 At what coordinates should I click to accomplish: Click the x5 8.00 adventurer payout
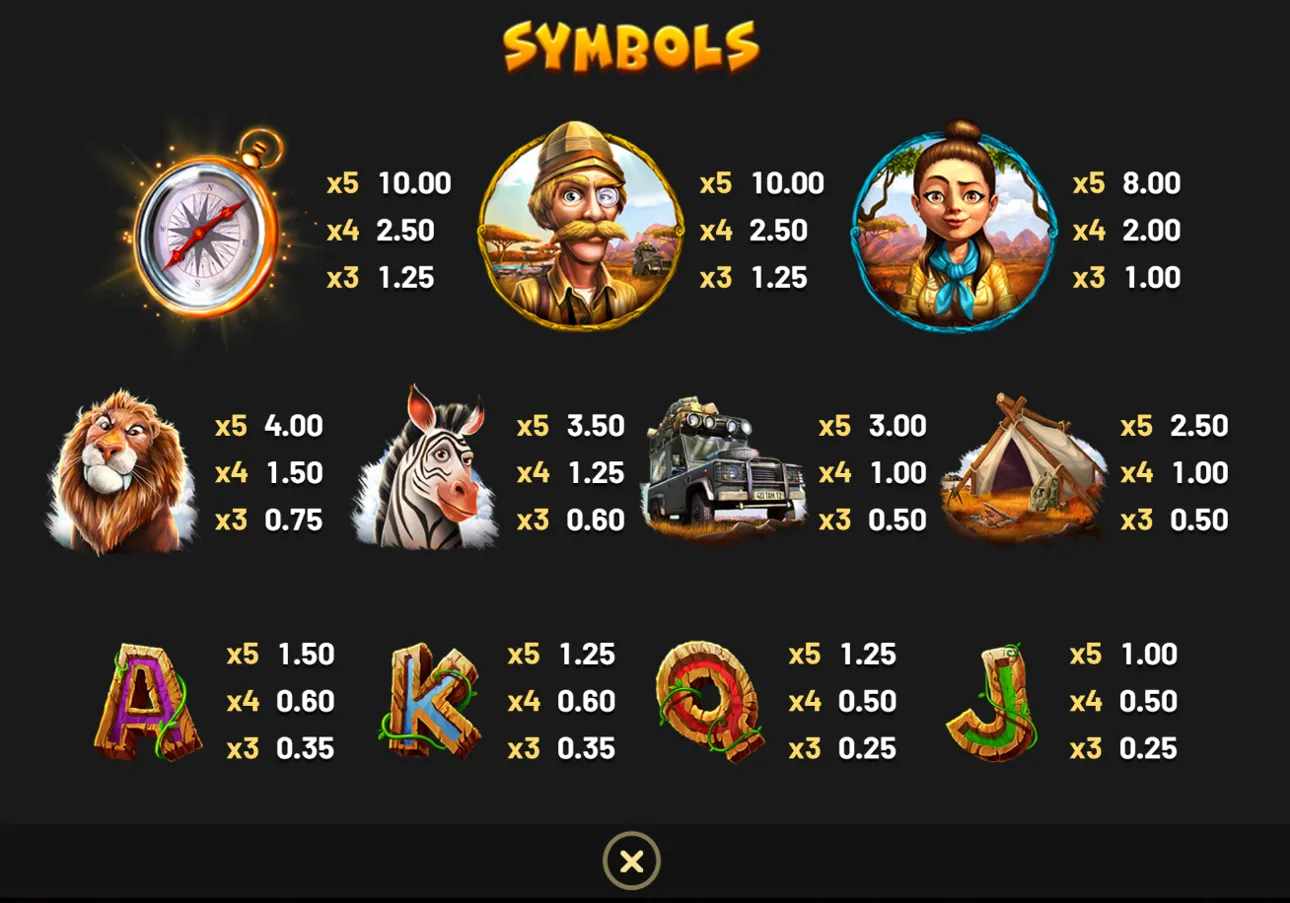click(1125, 184)
